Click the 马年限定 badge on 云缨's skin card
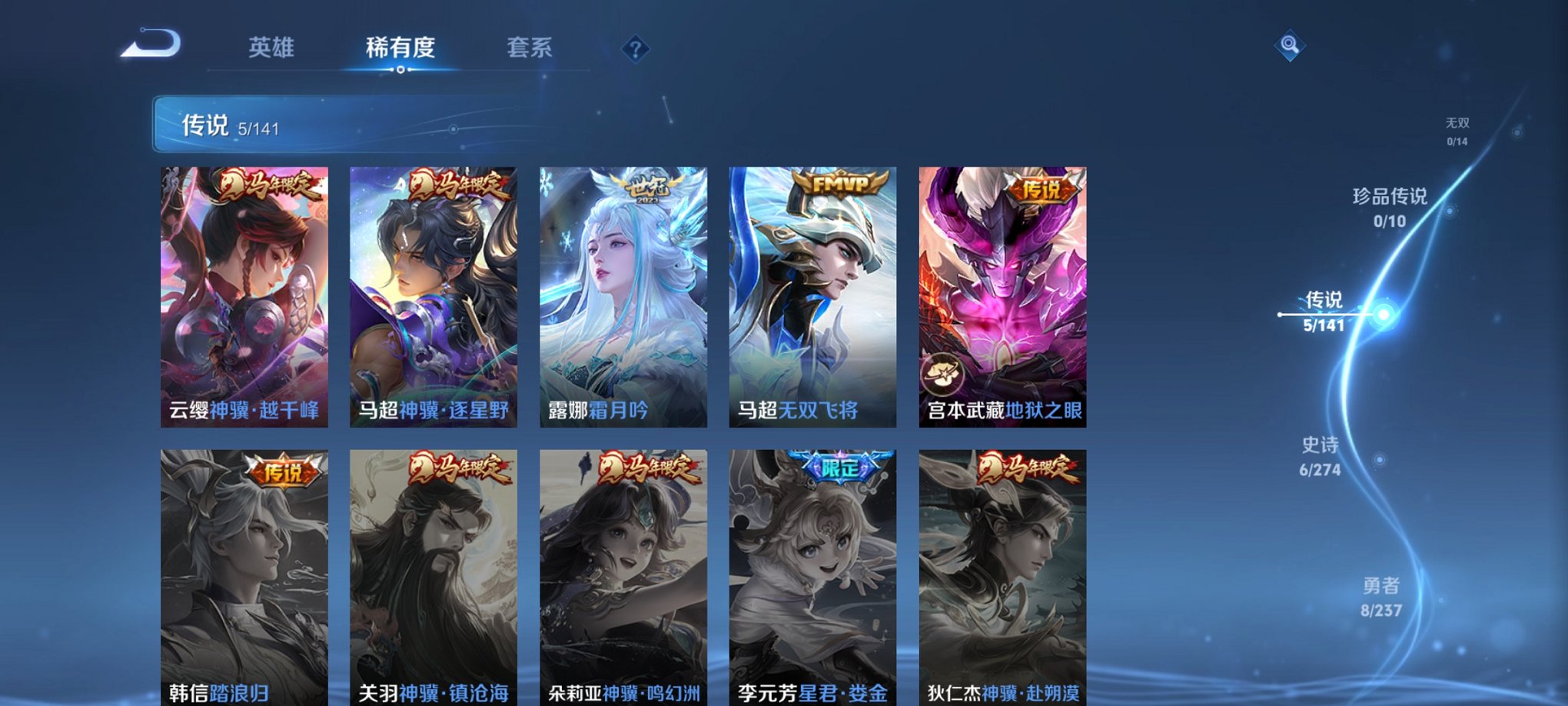The height and width of the screenshot is (706, 1568). click(x=270, y=188)
